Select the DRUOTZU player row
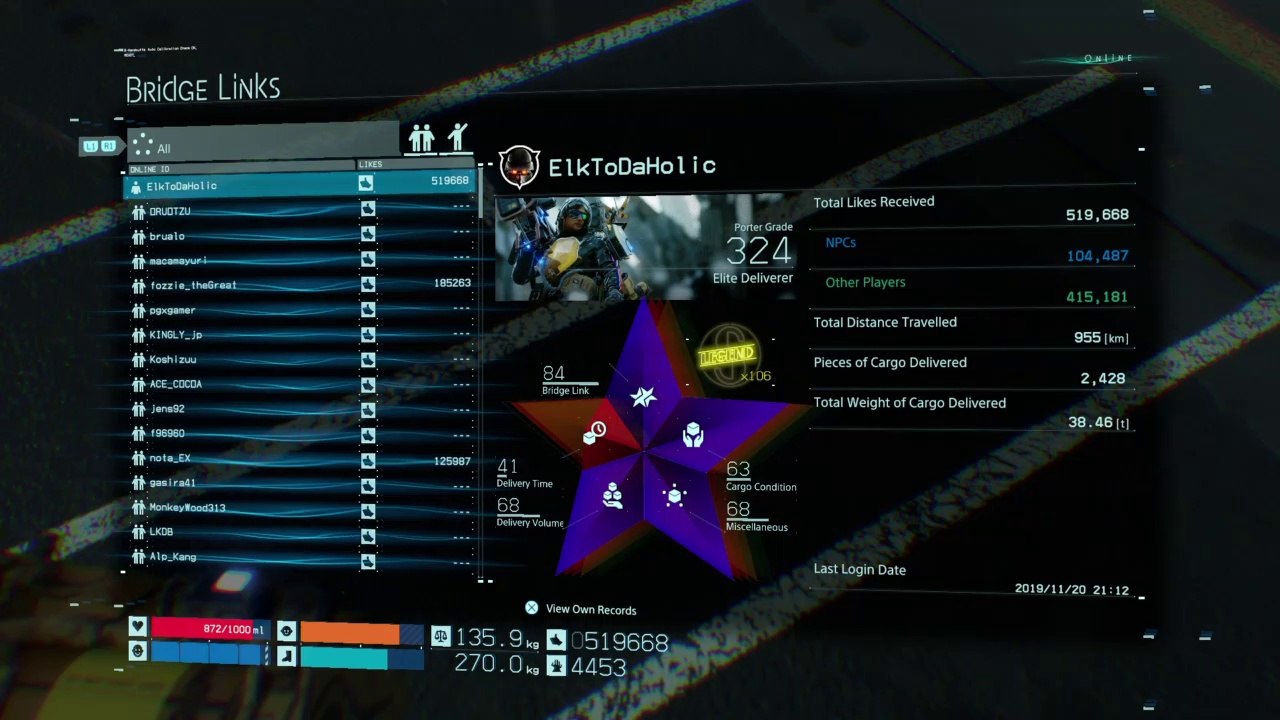The height and width of the screenshot is (720, 1280). (x=170, y=211)
